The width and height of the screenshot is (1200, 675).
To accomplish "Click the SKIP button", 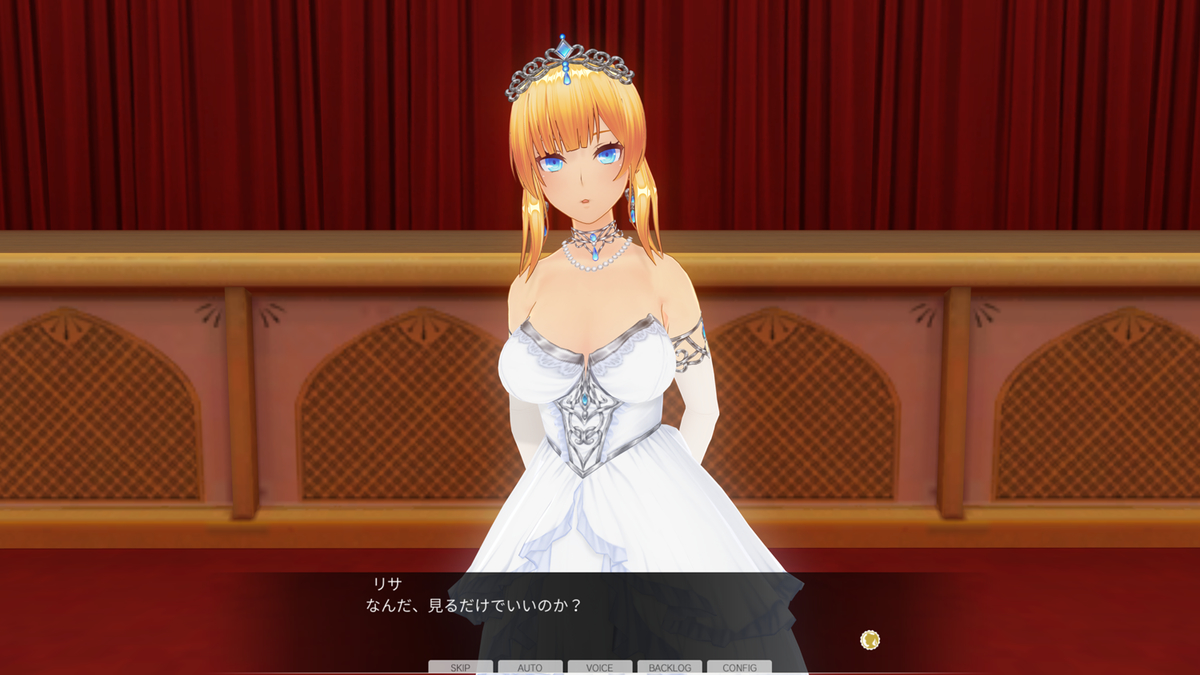I will tap(460, 667).
